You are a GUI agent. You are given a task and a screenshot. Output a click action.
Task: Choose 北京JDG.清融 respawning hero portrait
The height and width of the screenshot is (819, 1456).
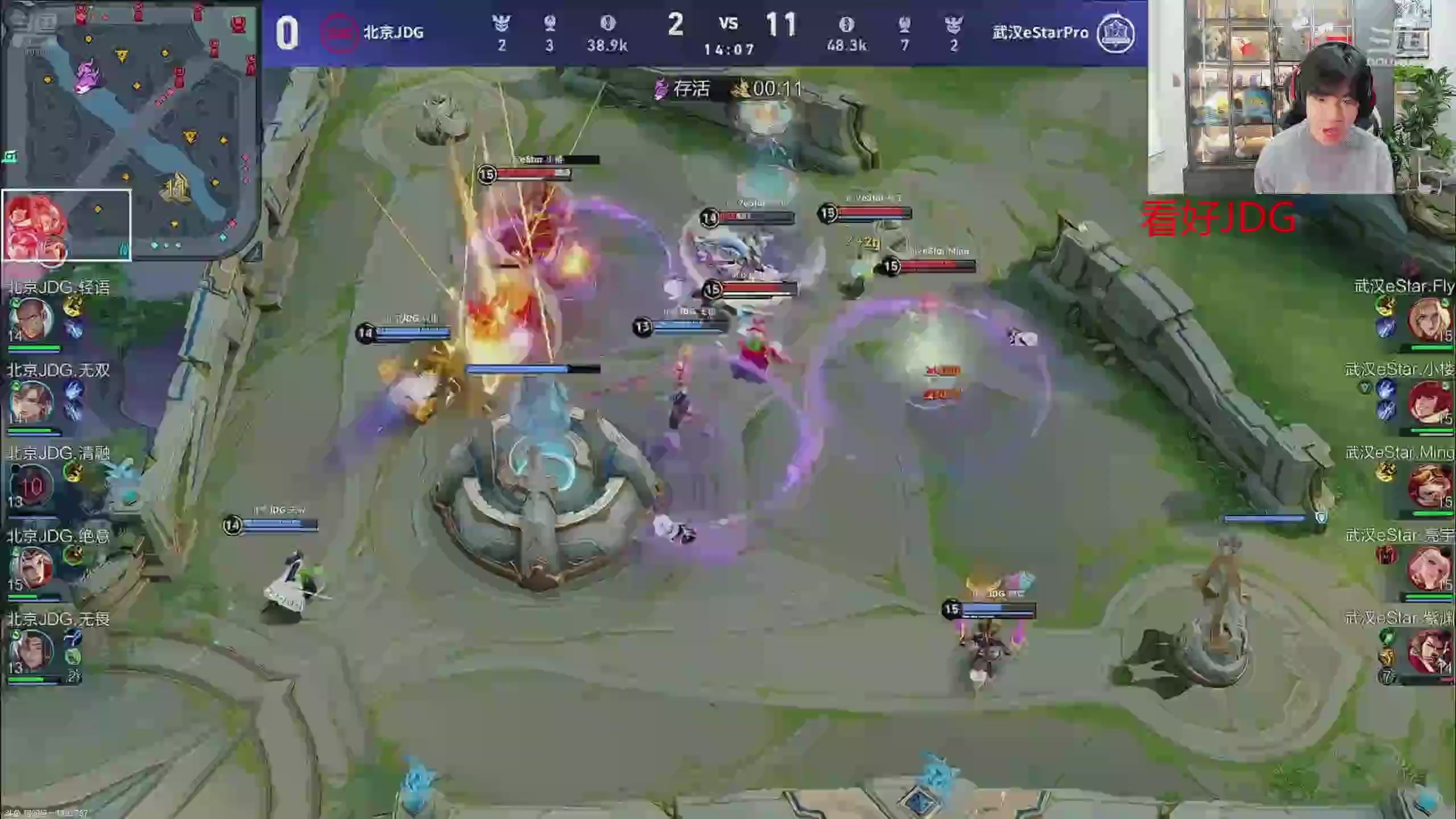(x=31, y=485)
